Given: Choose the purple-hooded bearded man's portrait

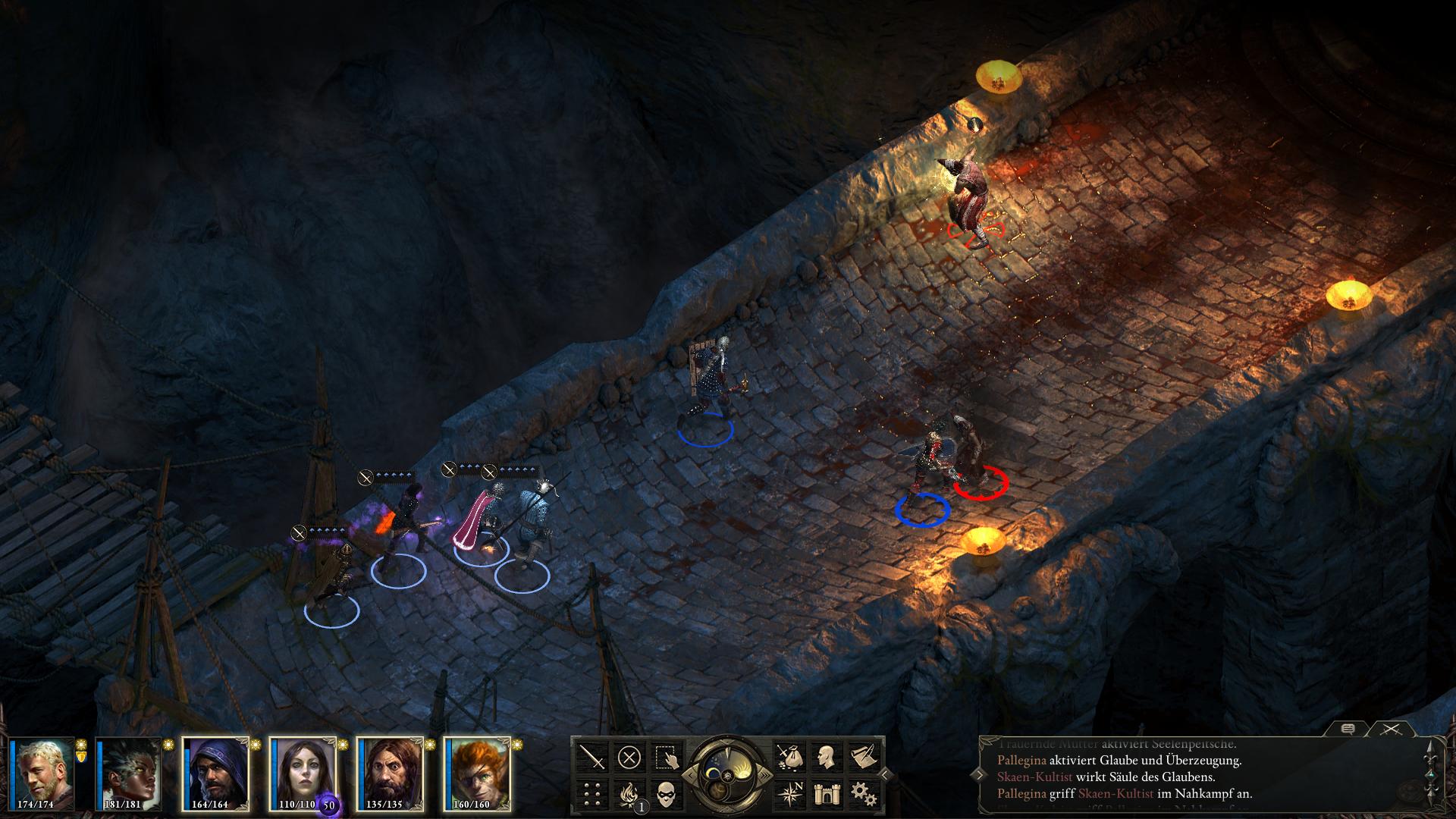Looking at the screenshot, I should [216, 775].
